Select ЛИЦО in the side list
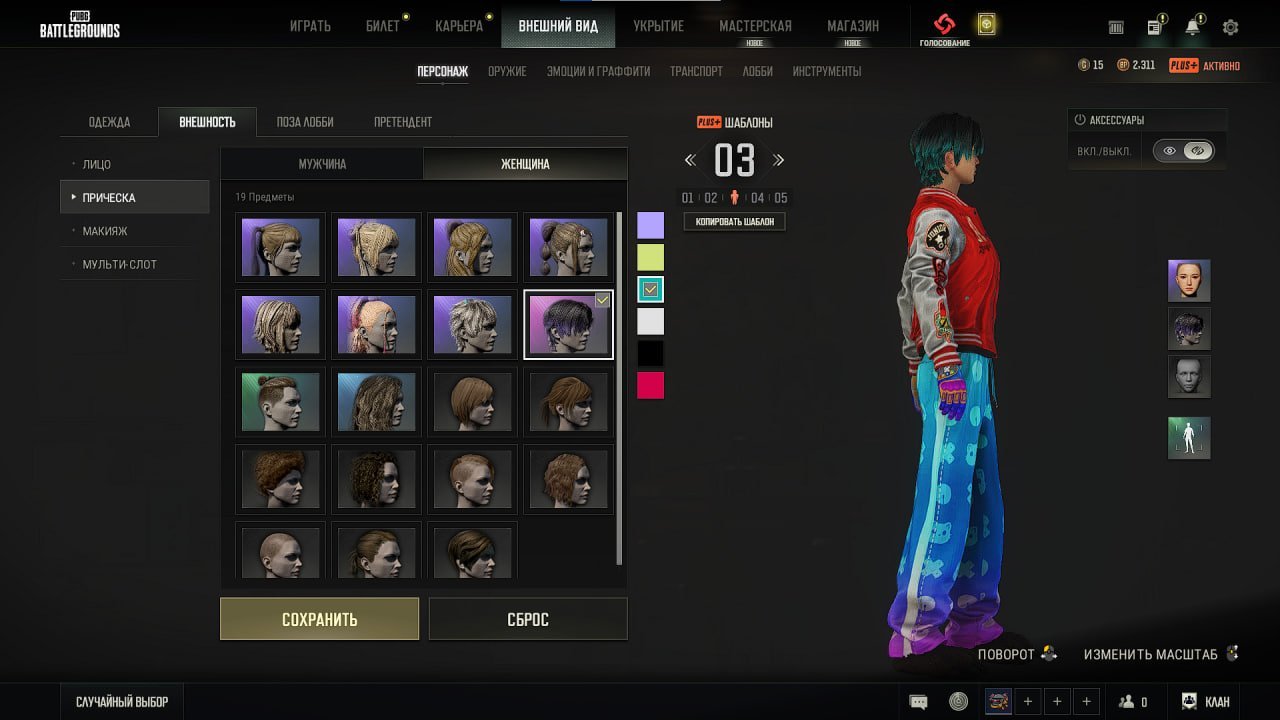 (97, 164)
